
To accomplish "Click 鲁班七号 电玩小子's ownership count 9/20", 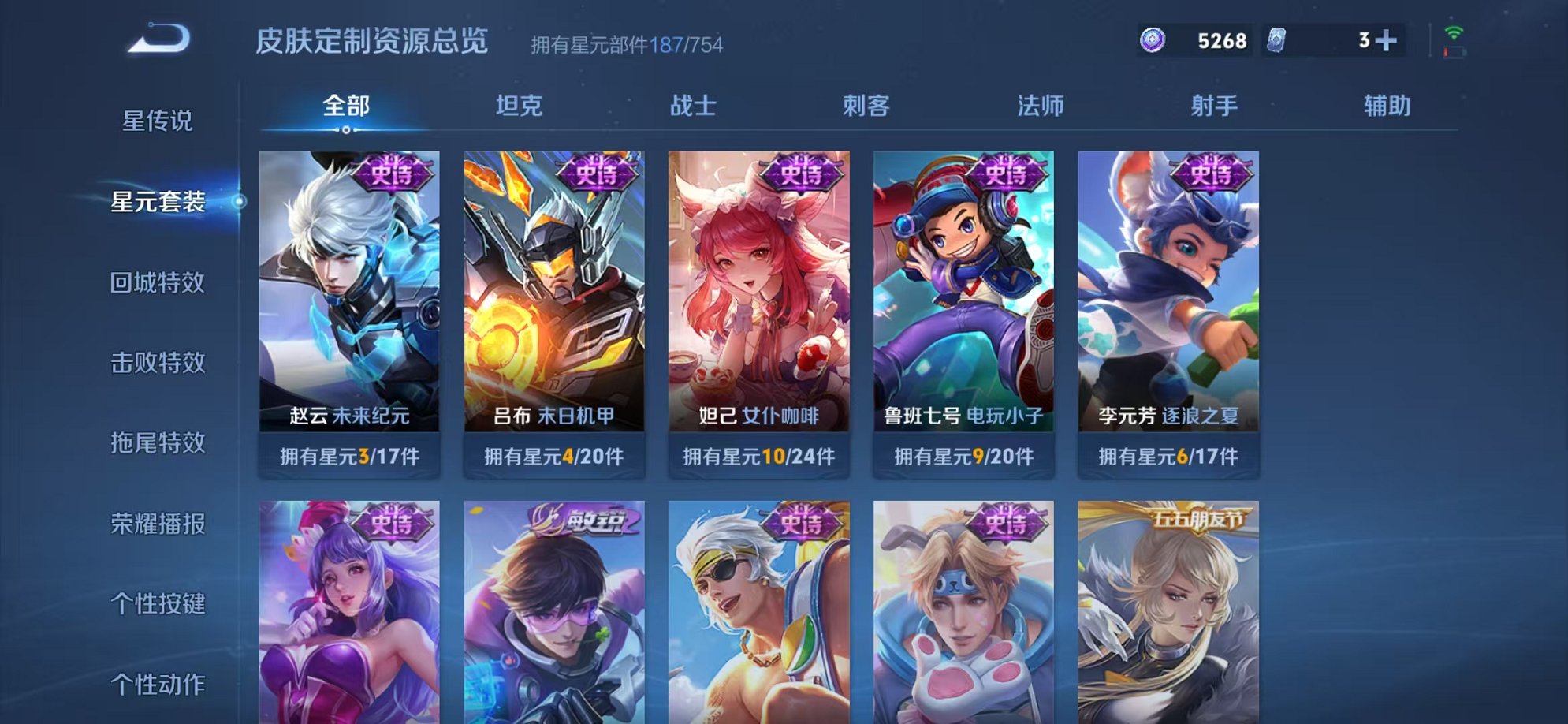I will (x=965, y=456).
